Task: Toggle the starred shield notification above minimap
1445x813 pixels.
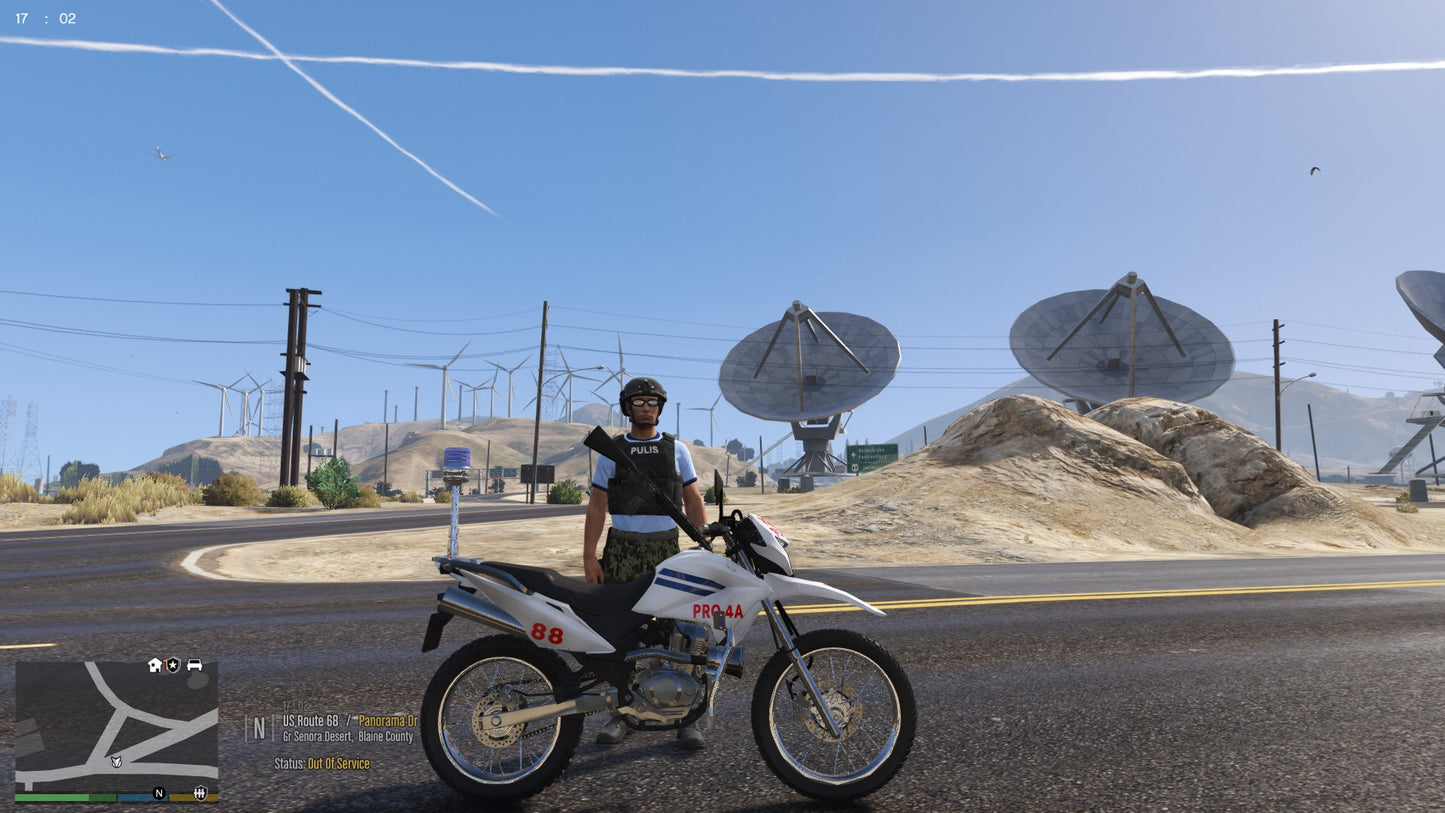Action: pos(173,664)
